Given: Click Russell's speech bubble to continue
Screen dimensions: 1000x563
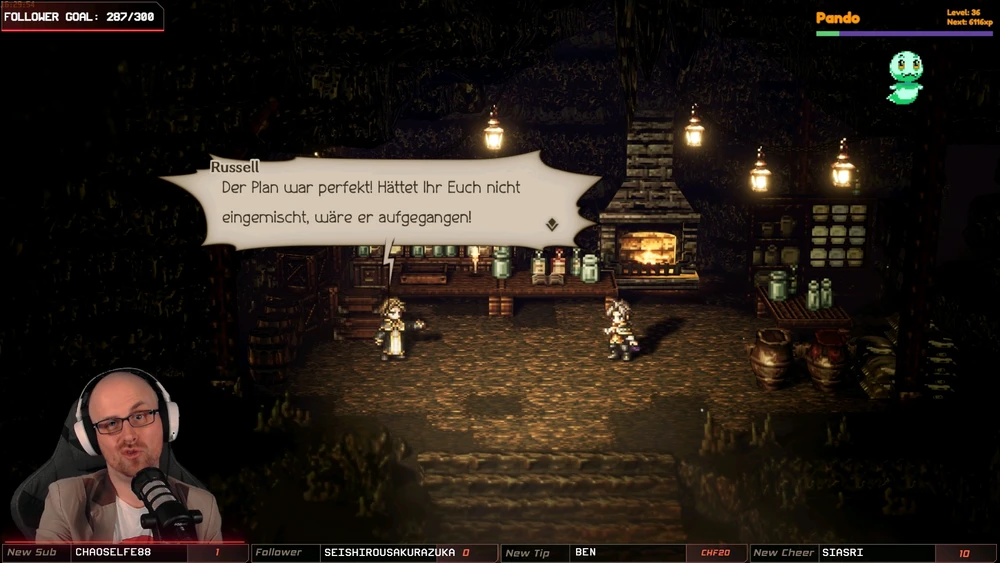Looking at the screenshot, I should (380, 202).
